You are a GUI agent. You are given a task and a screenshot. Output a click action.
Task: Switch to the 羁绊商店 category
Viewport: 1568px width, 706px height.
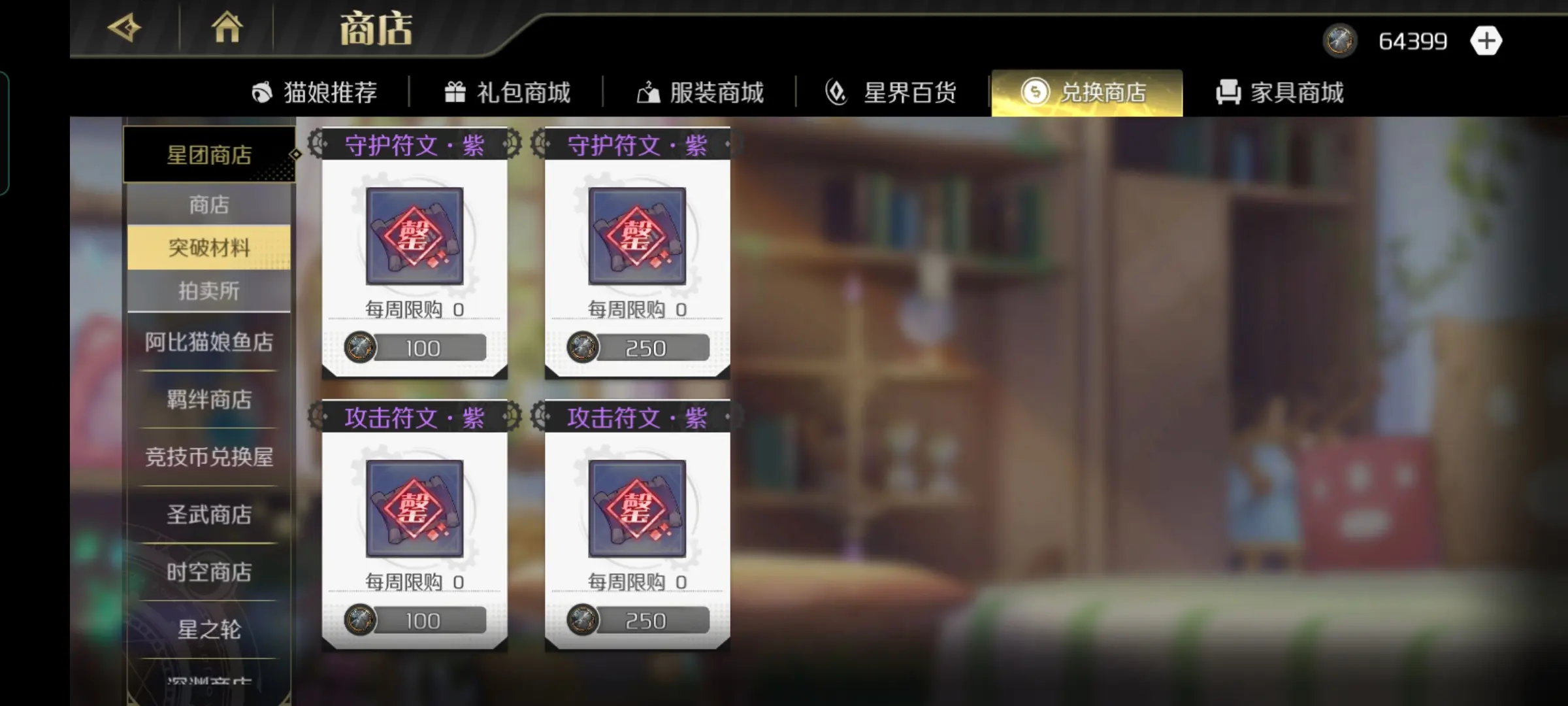point(209,400)
